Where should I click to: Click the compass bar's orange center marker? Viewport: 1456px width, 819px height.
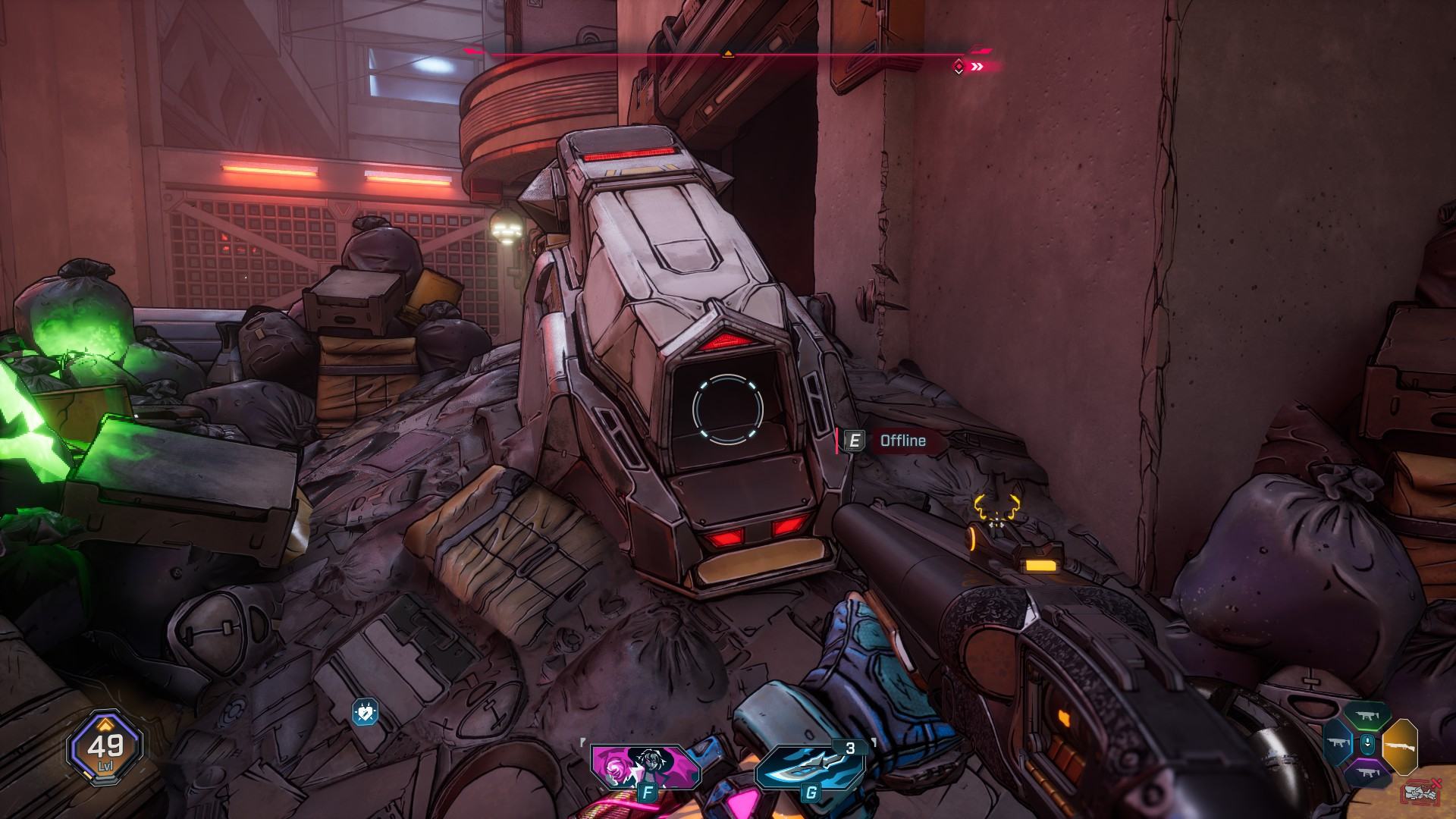(x=727, y=54)
